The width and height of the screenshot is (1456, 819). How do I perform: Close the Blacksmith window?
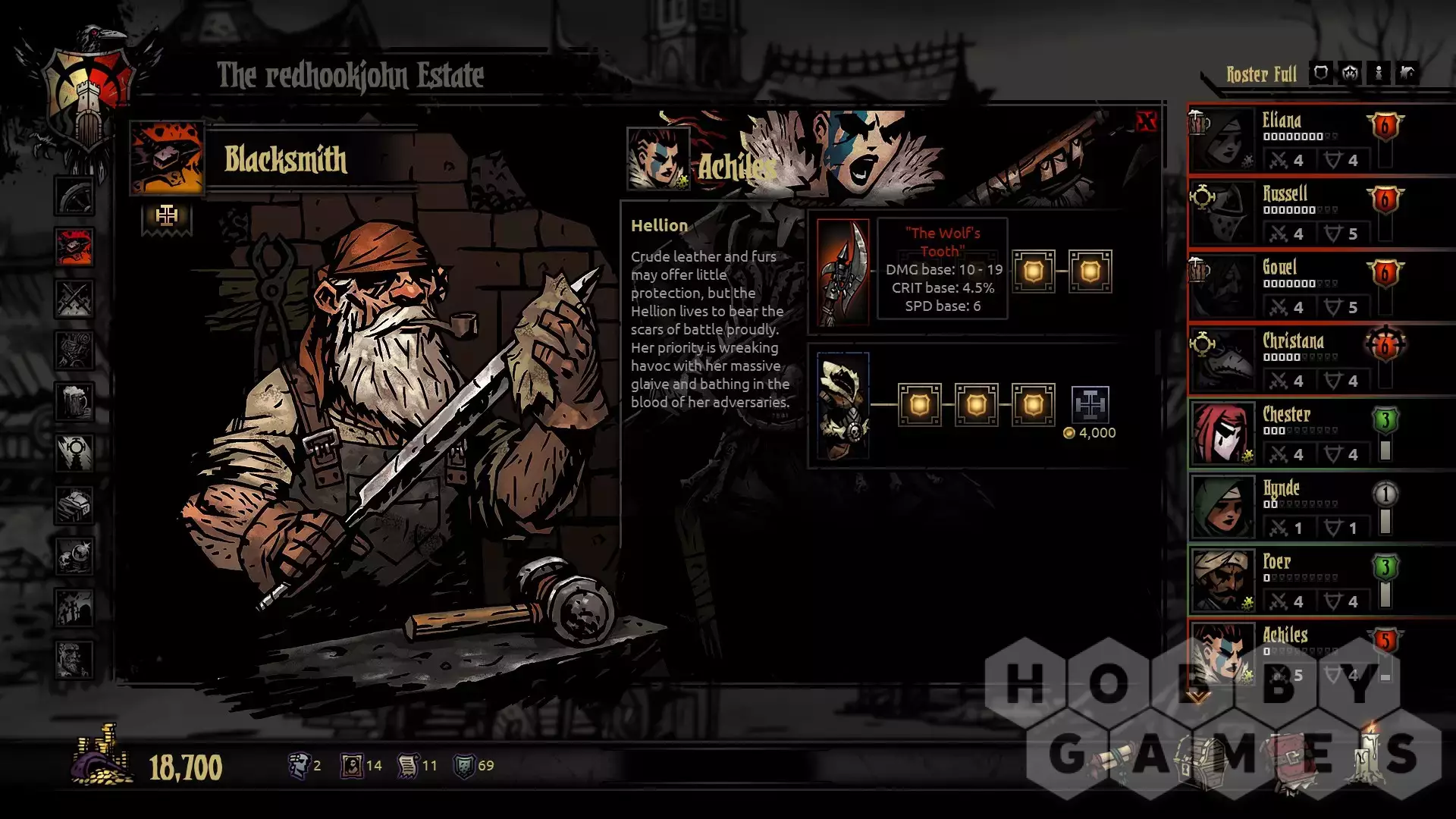[x=1146, y=121]
